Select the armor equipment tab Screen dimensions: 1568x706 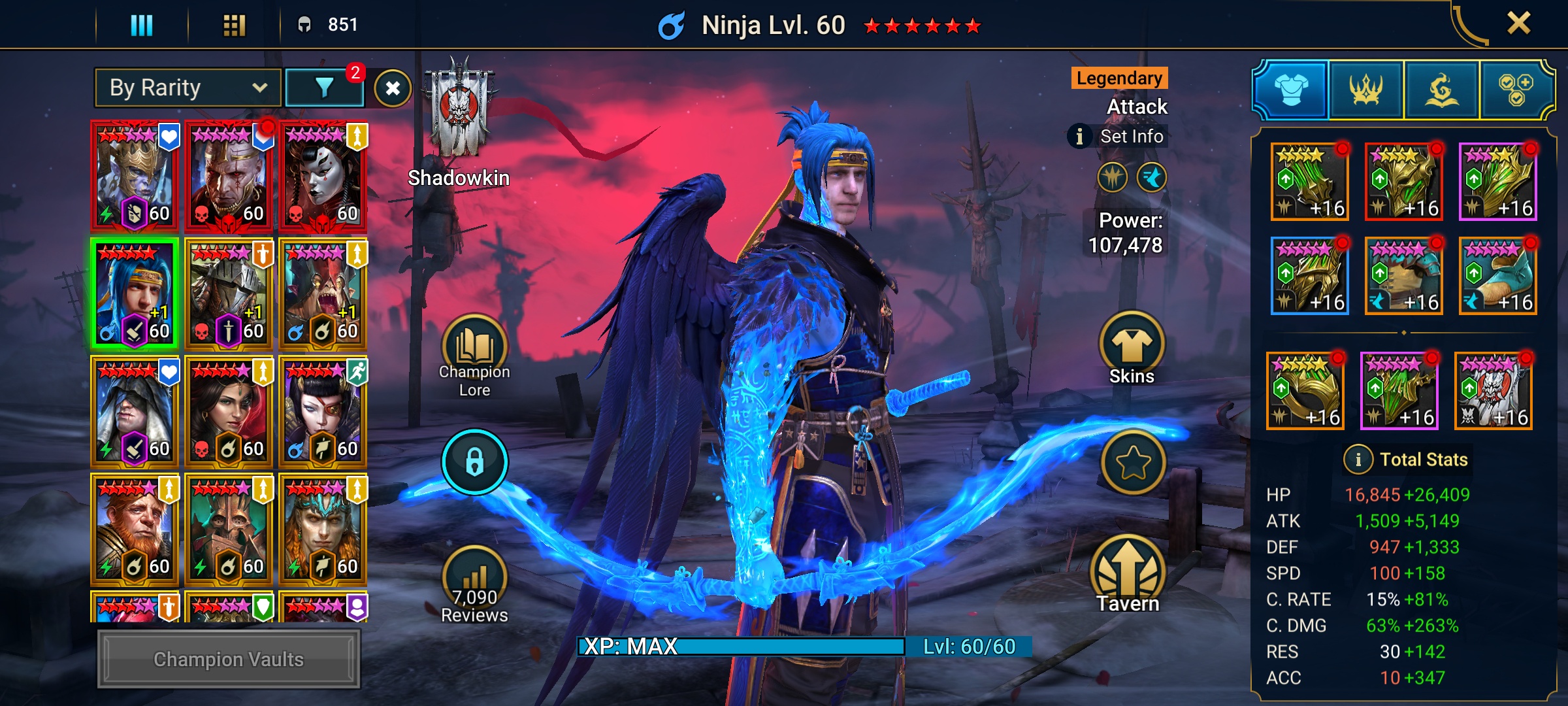coord(1291,90)
